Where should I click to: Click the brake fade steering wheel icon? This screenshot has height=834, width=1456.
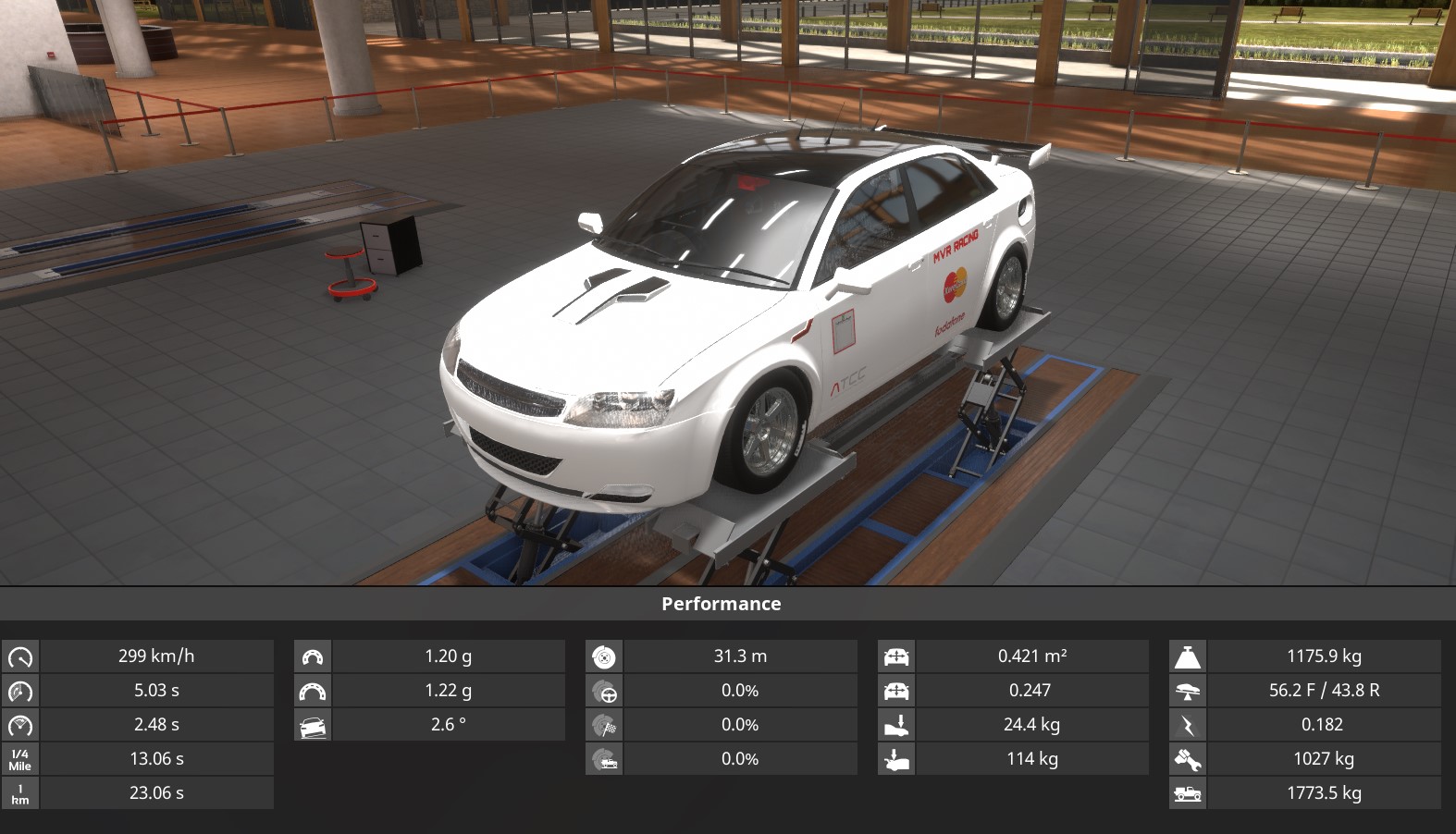[x=604, y=691]
